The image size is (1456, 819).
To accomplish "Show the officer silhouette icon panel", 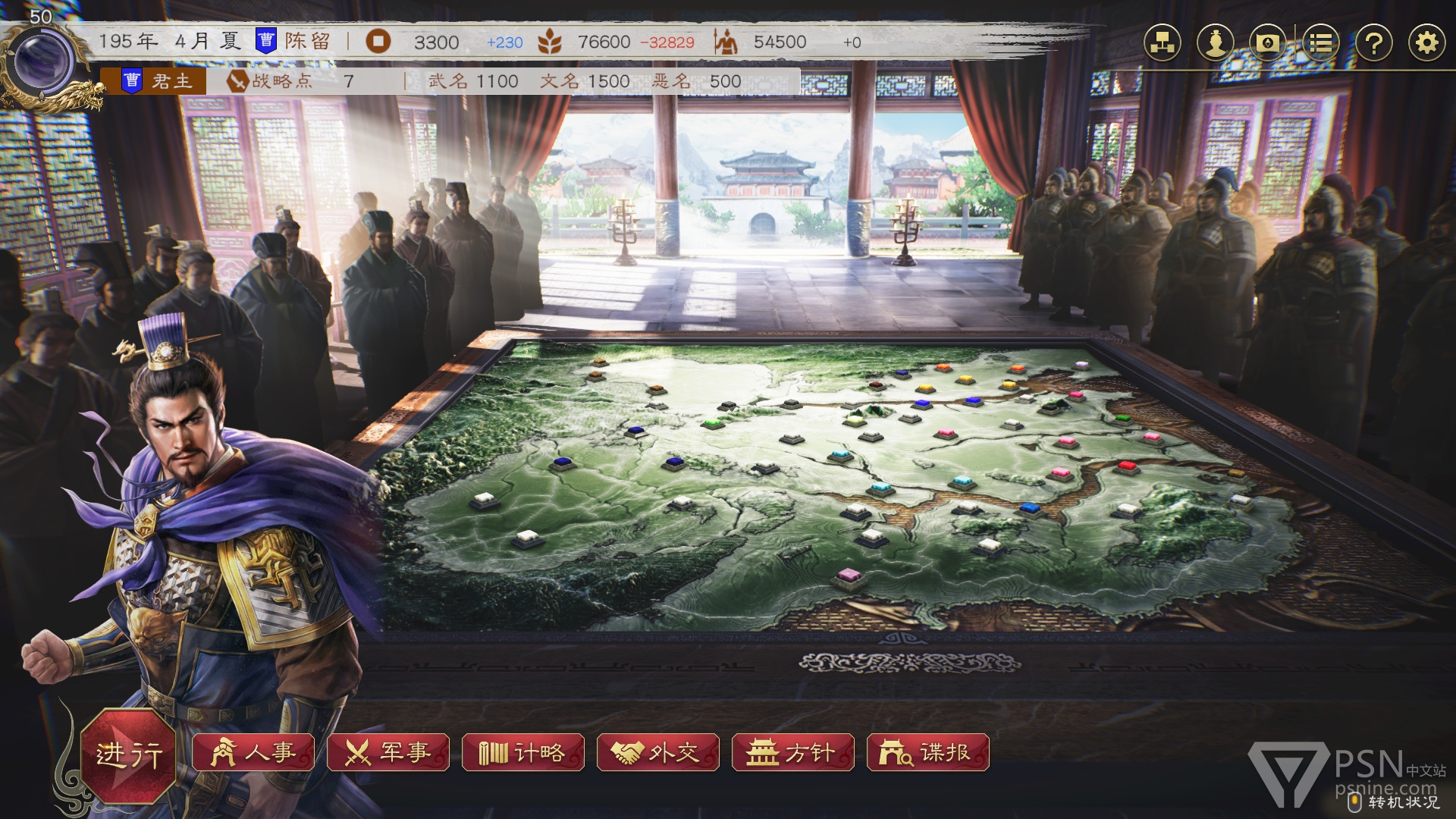I will pyautogui.click(x=1216, y=42).
